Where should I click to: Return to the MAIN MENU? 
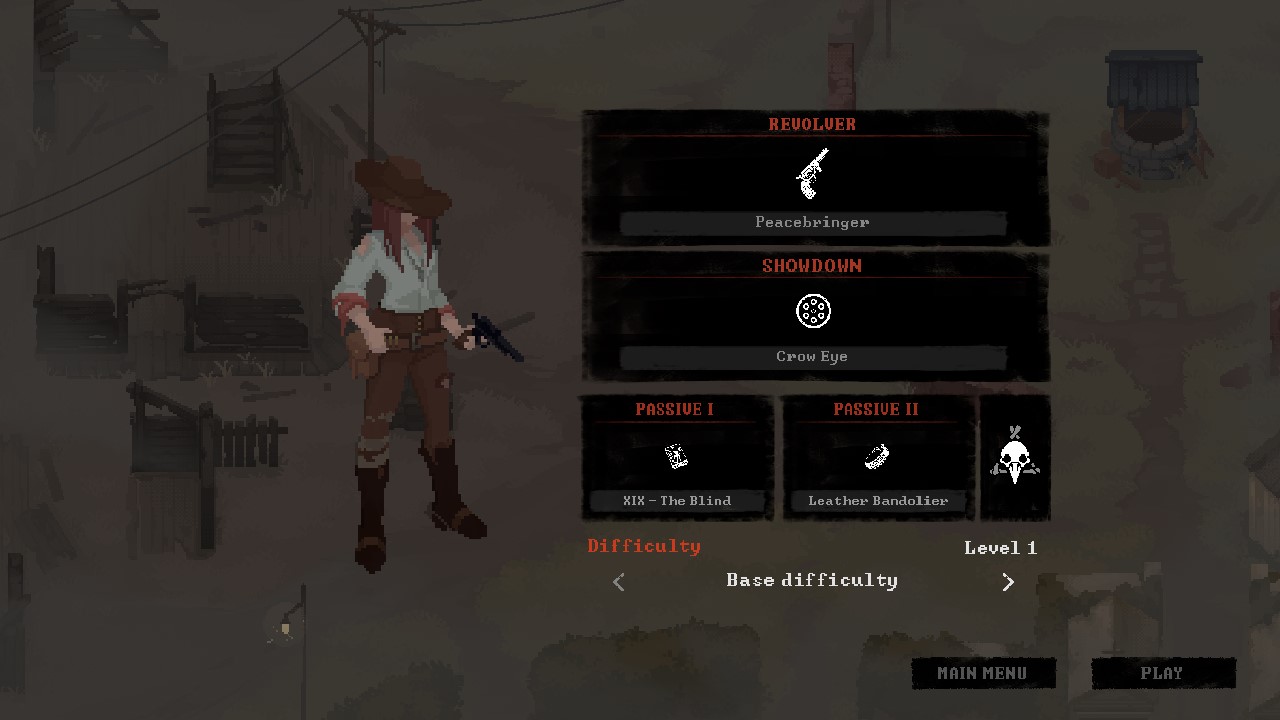pos(983,673)
